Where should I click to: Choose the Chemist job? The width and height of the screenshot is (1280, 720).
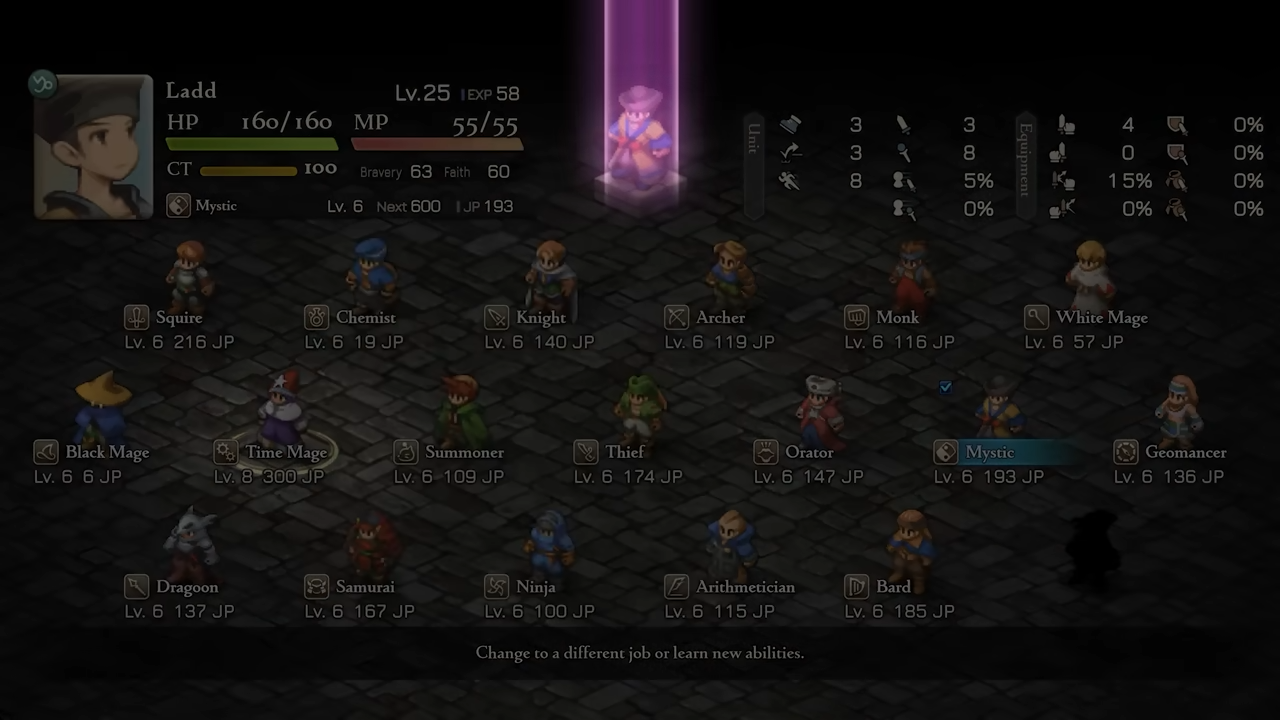[x=365, y=318]
